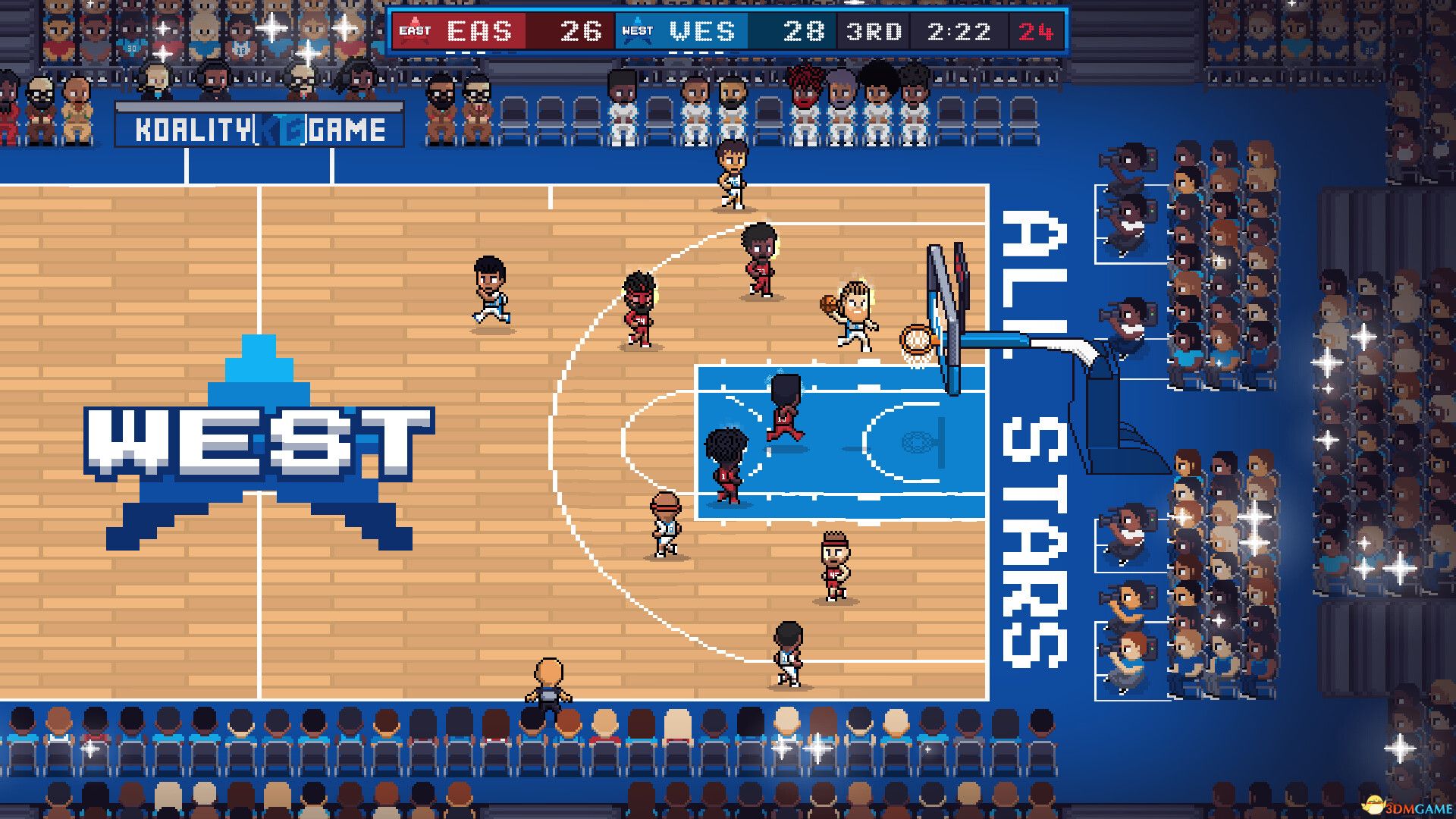
Task: Click the basketball hoop near the backboard
Action: (915, 339)
